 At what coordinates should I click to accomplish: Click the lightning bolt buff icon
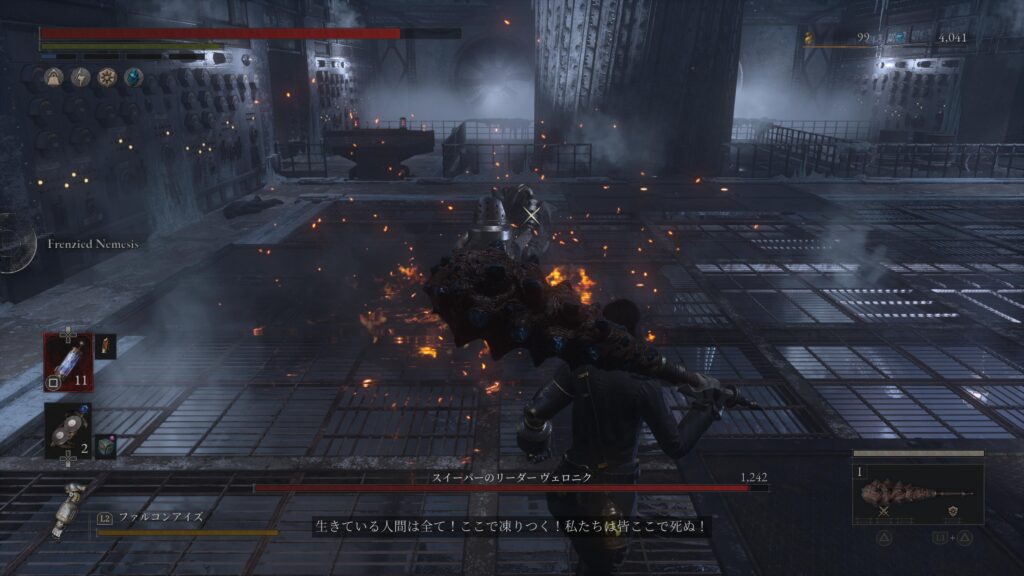tap(80, 77)
